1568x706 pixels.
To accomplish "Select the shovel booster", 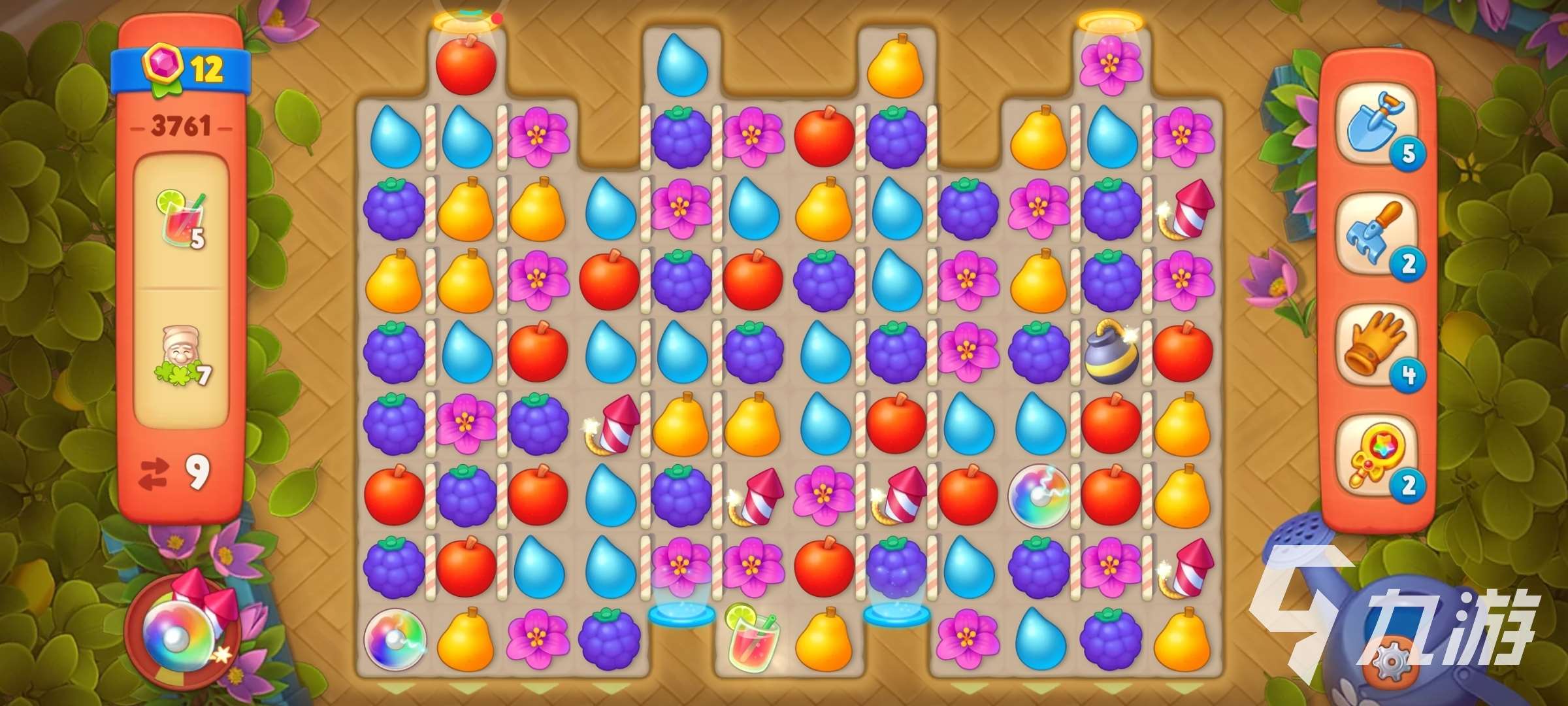I will pyautogui.click(x=1376, y=127).
